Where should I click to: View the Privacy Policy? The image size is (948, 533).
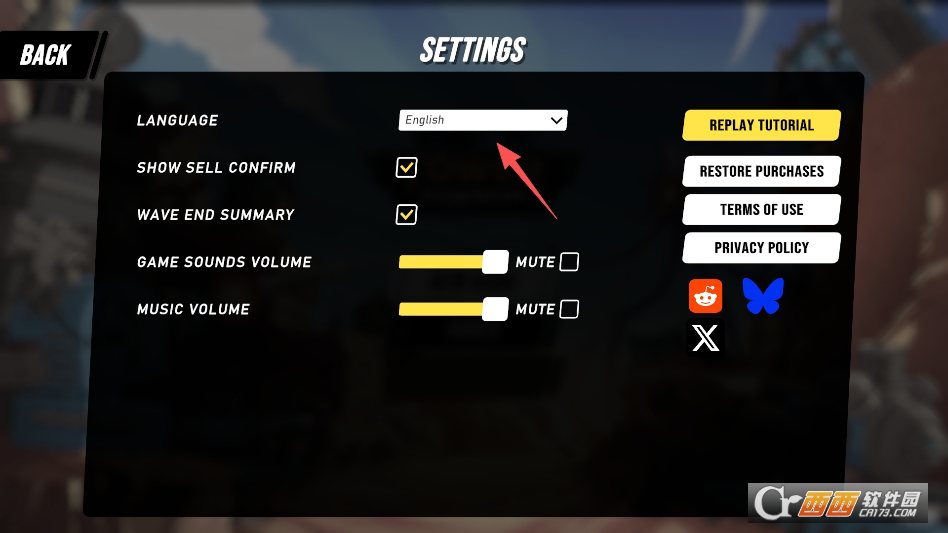click(x=761, y=247)
